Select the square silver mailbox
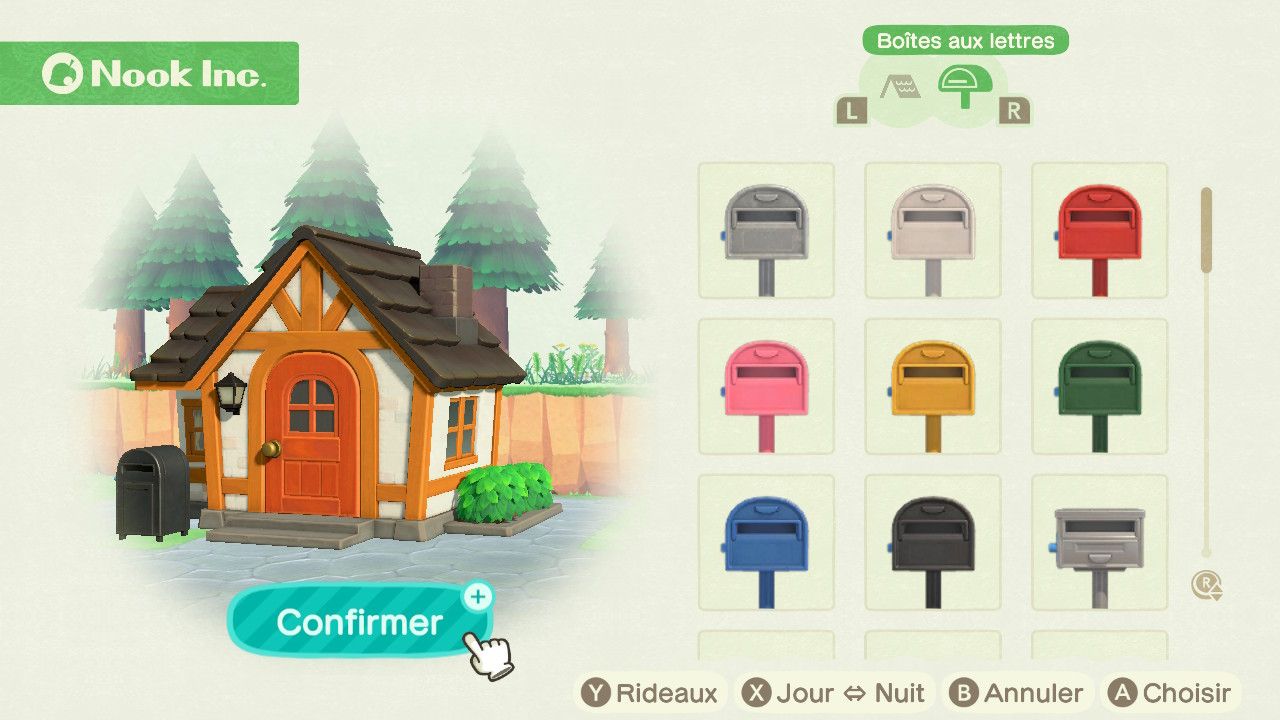The image size is (1280, 720). coord(1099,543)
